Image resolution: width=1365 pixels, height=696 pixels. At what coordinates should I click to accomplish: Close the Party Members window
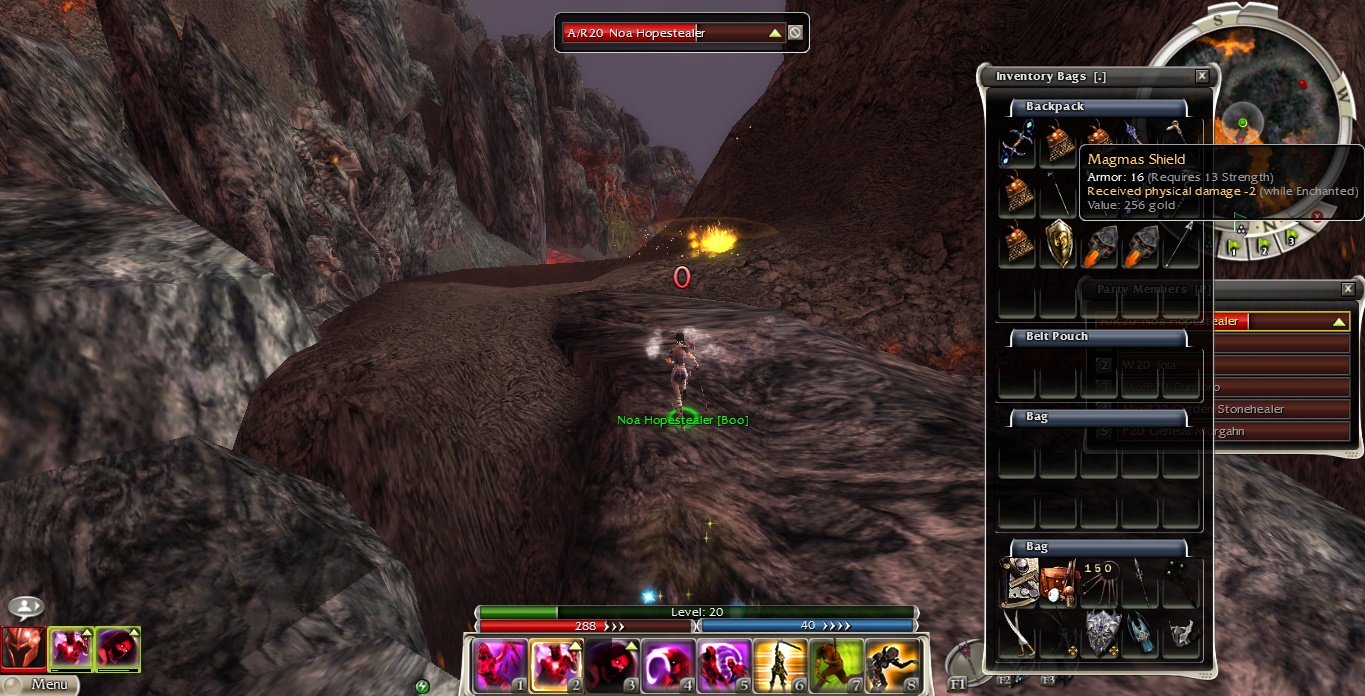pos(1346,289)
